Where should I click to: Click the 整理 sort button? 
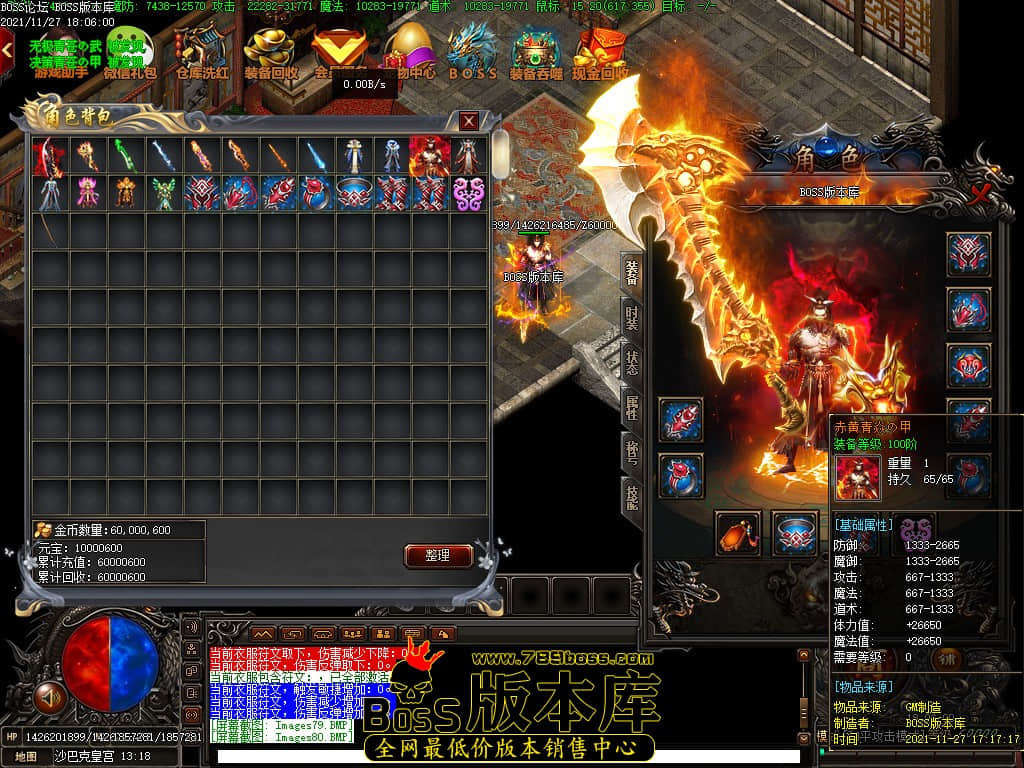[438, 556]
